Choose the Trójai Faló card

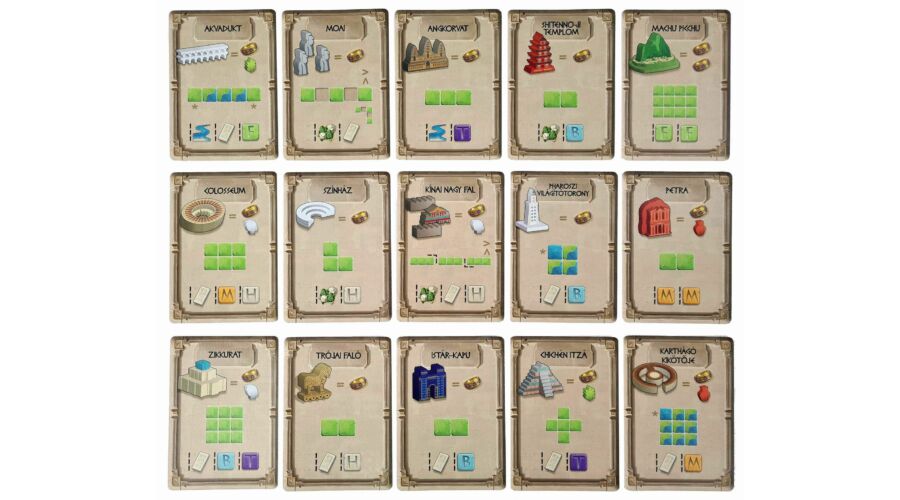point(335,412)
